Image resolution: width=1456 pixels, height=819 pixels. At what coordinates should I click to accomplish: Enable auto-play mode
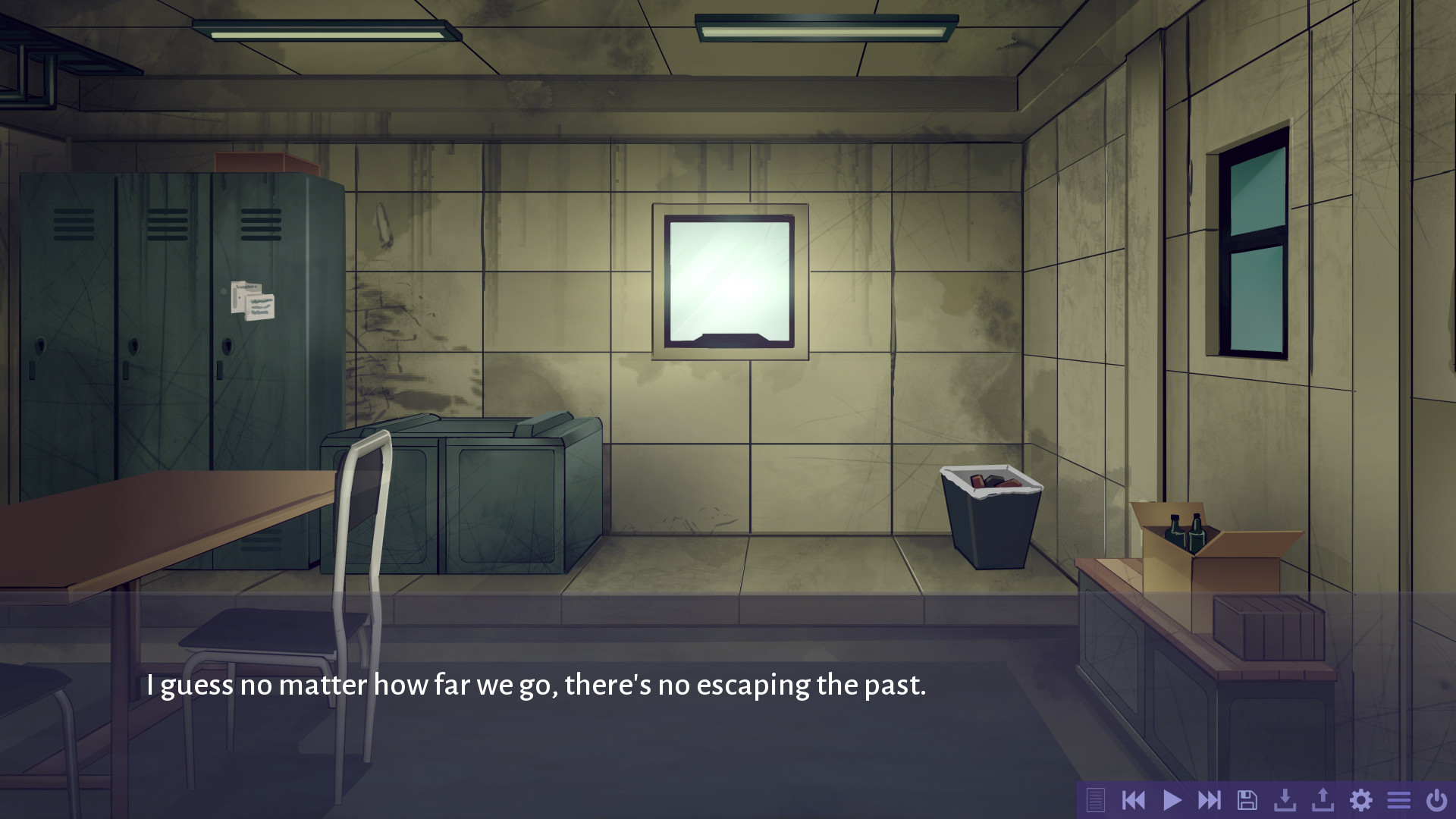[1172, 799]
